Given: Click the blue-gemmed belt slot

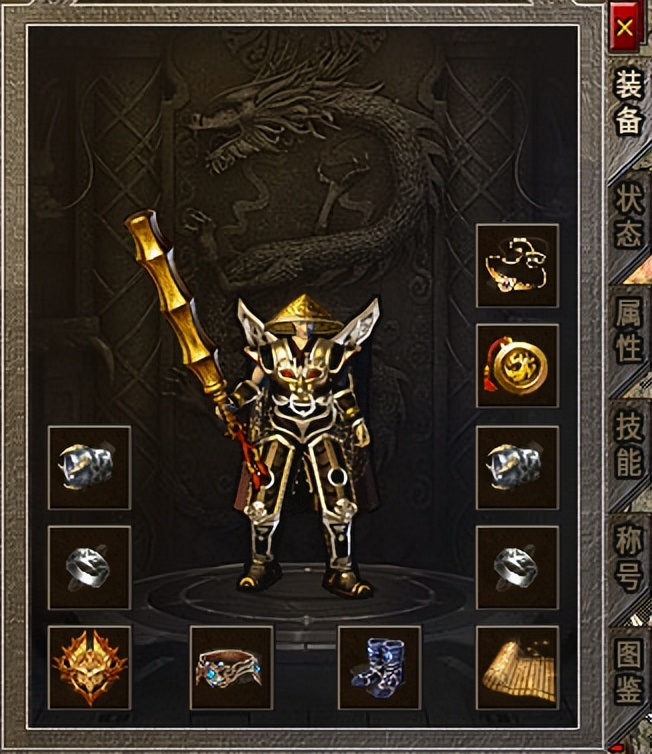Looking at the screenshot, I should [x=231, y=667].
